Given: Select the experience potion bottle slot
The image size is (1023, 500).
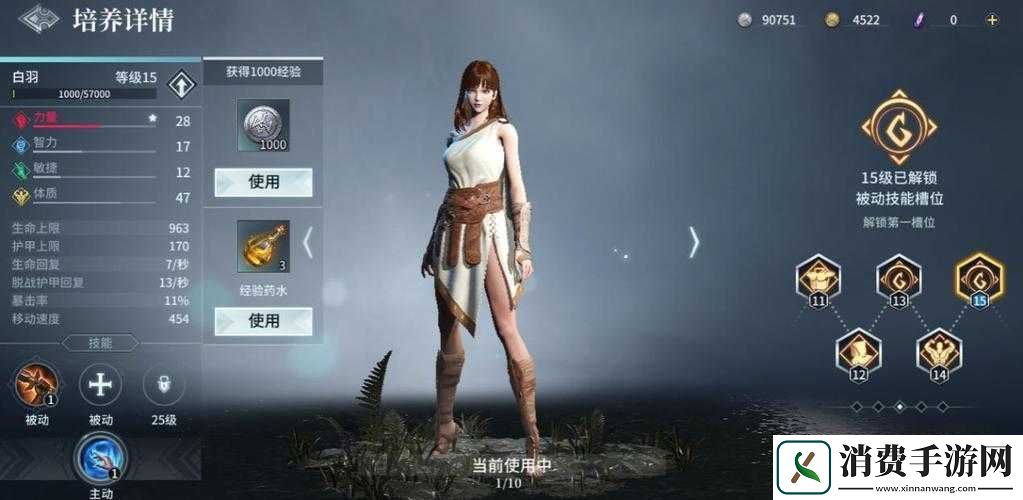Looking at the screenshot, I should click(264, 246).
